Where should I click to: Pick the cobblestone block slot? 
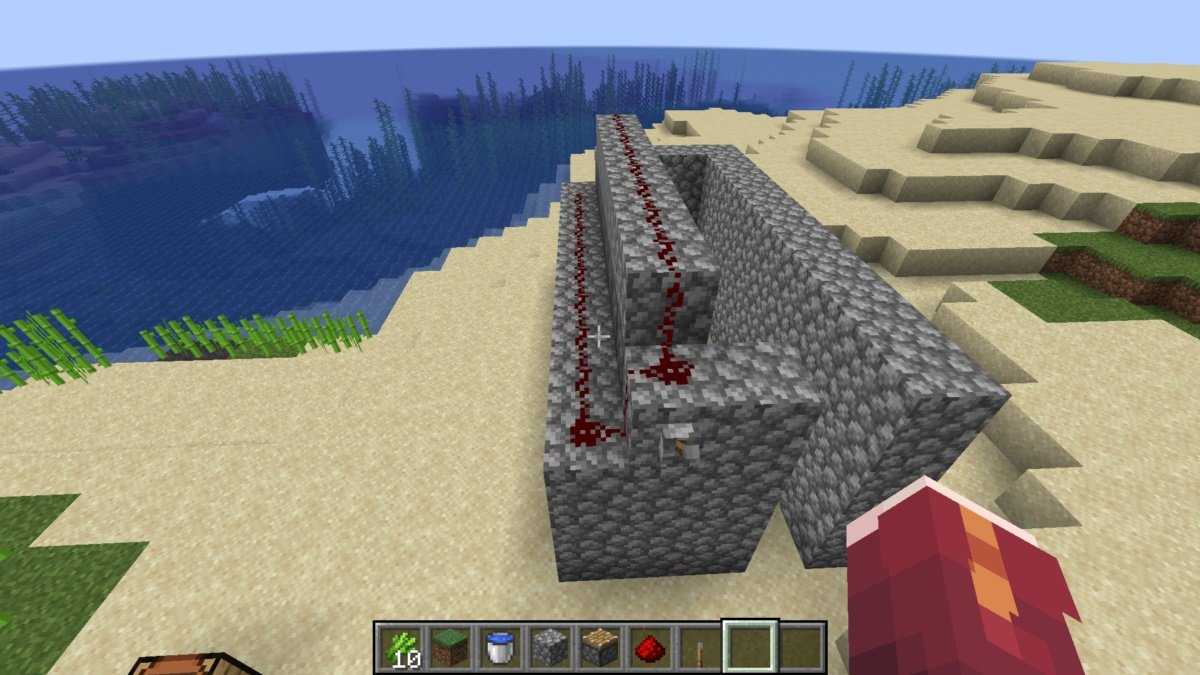[549, 649]
